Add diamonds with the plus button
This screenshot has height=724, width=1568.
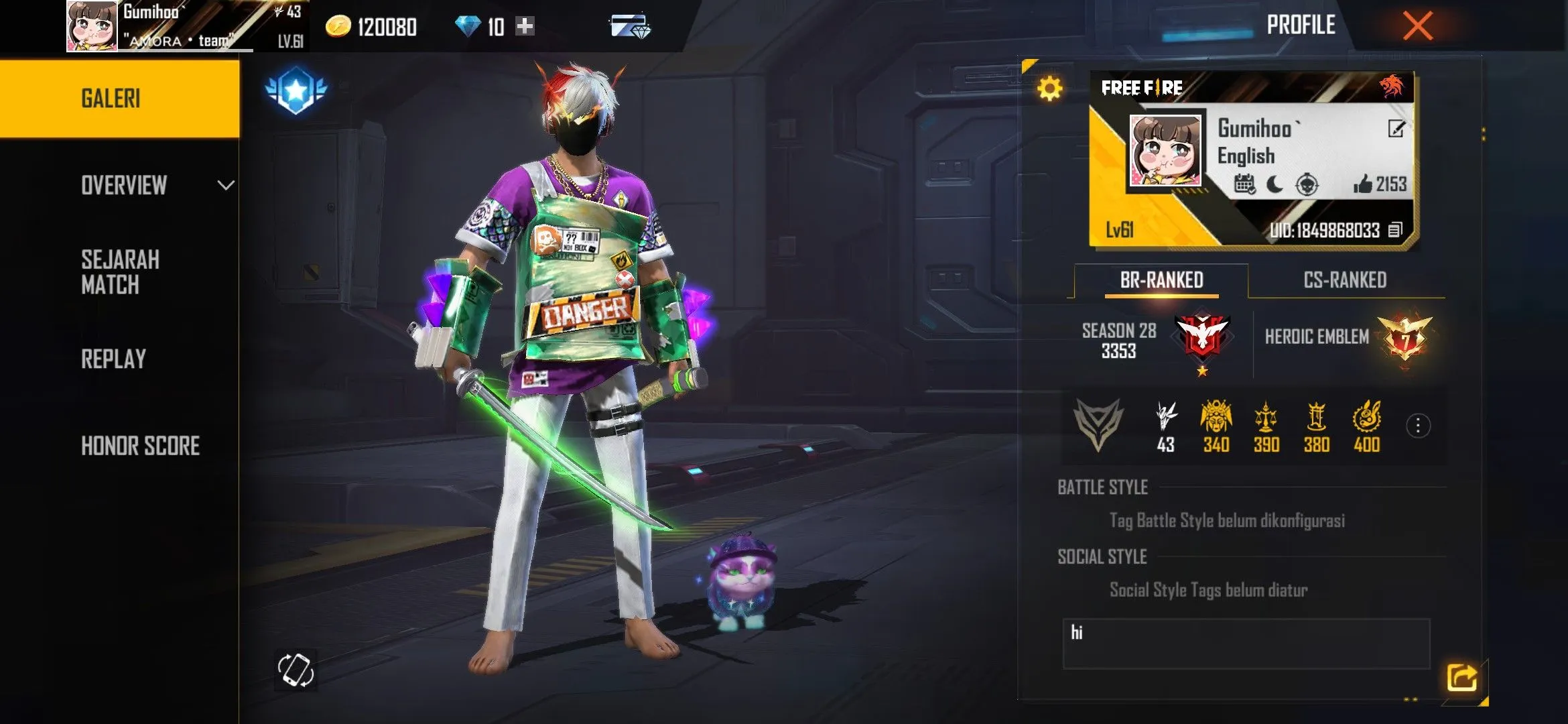[x=525, y=26]
